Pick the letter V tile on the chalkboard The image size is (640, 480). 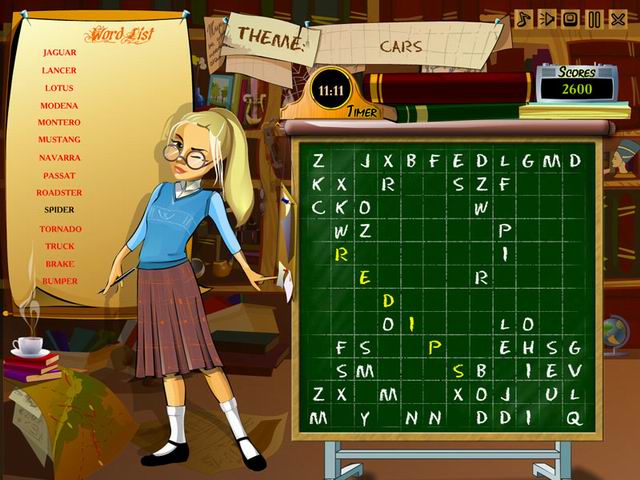tap(574, 370)
